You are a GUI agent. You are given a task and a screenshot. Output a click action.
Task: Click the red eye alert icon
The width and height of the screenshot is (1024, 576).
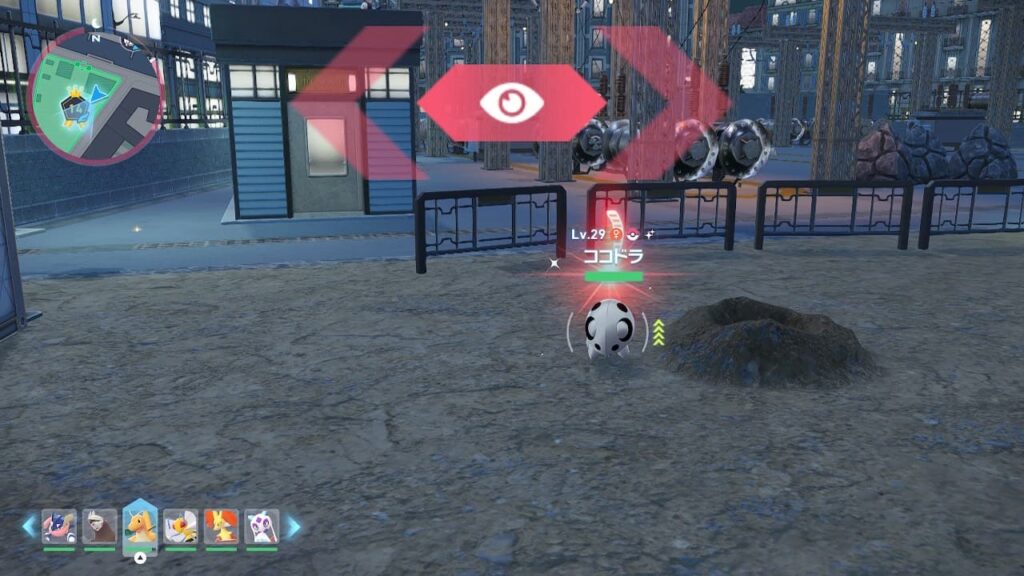point(511,103)
